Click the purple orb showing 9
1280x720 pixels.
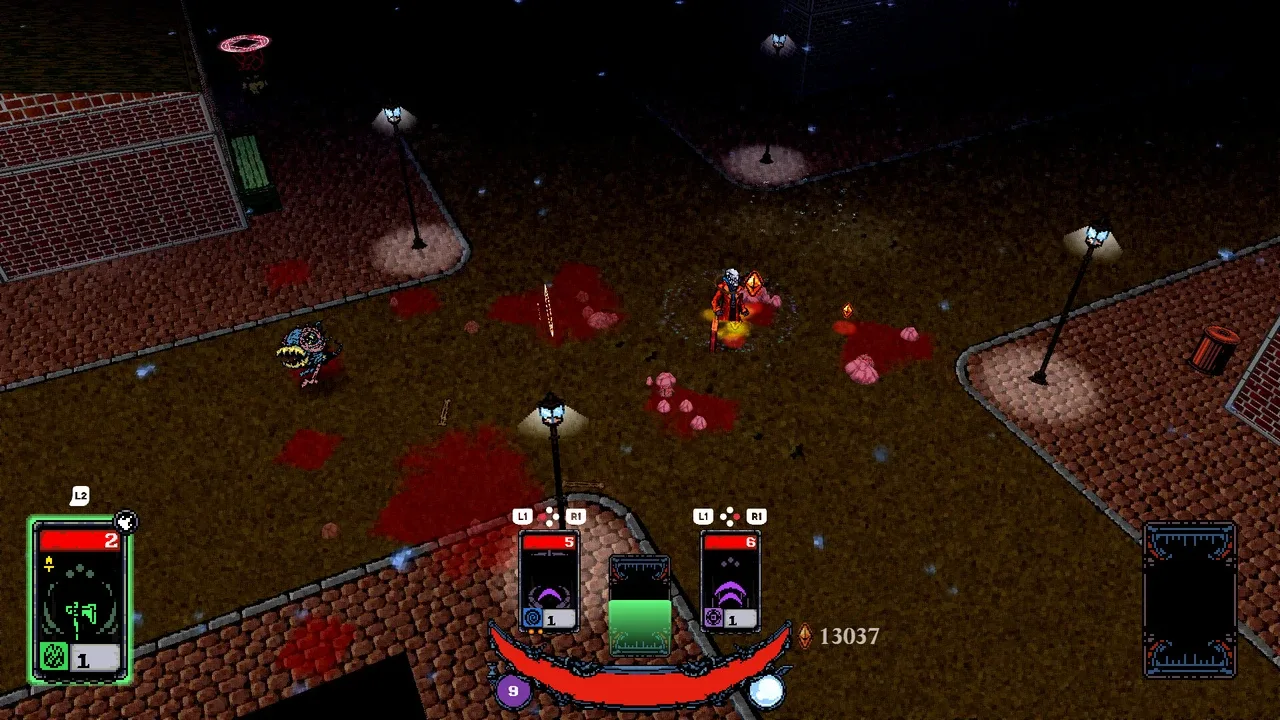tap(513, 690)
